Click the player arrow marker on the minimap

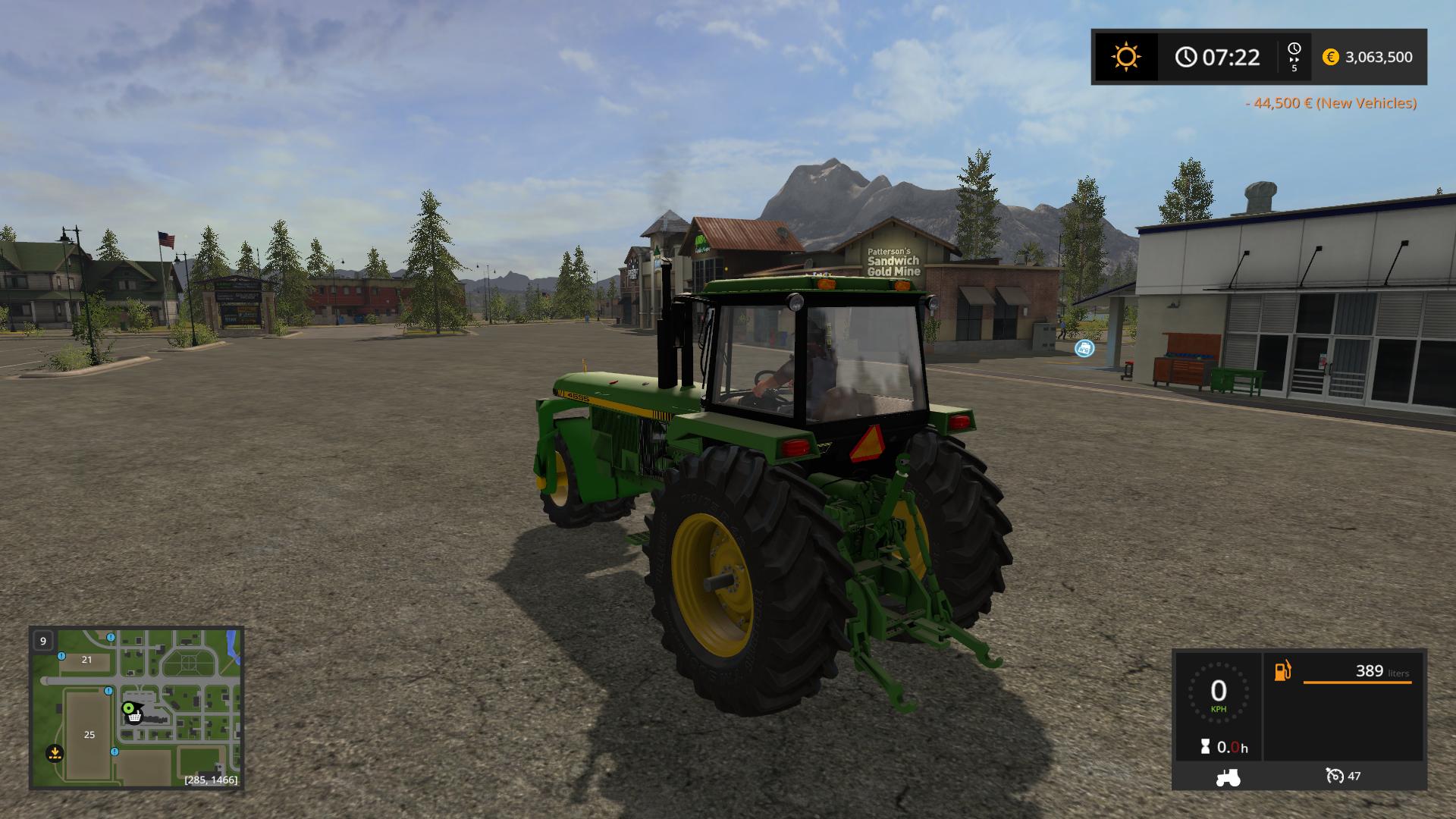click(129, 708)
